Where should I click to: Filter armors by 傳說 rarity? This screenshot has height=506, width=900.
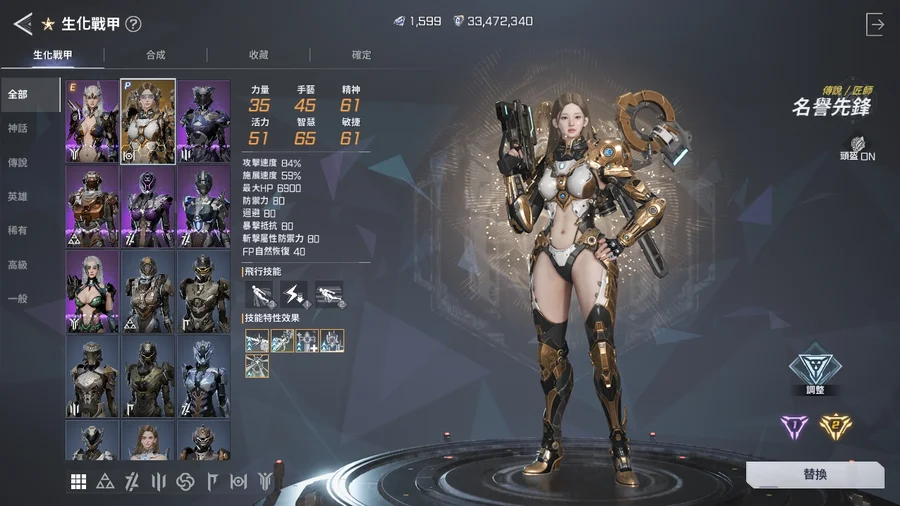tap(18, 162)
